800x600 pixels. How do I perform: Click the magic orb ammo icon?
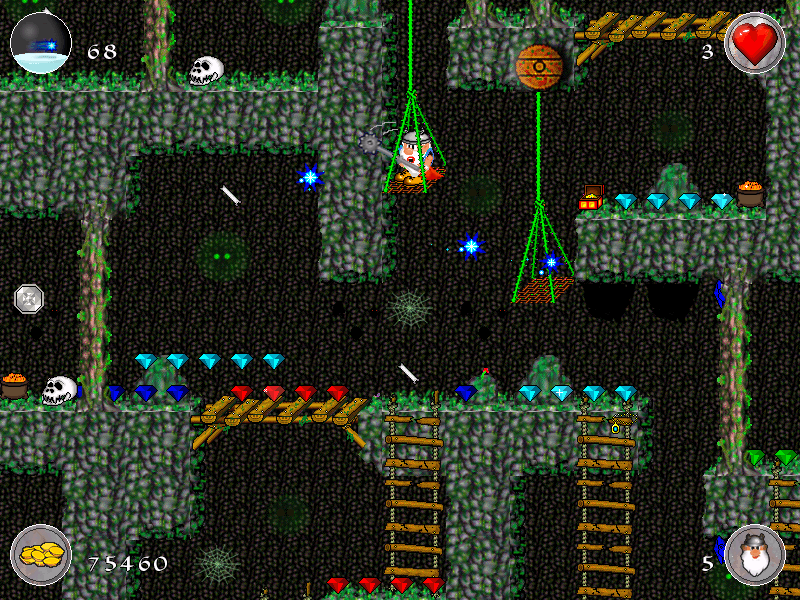(40, 43)
